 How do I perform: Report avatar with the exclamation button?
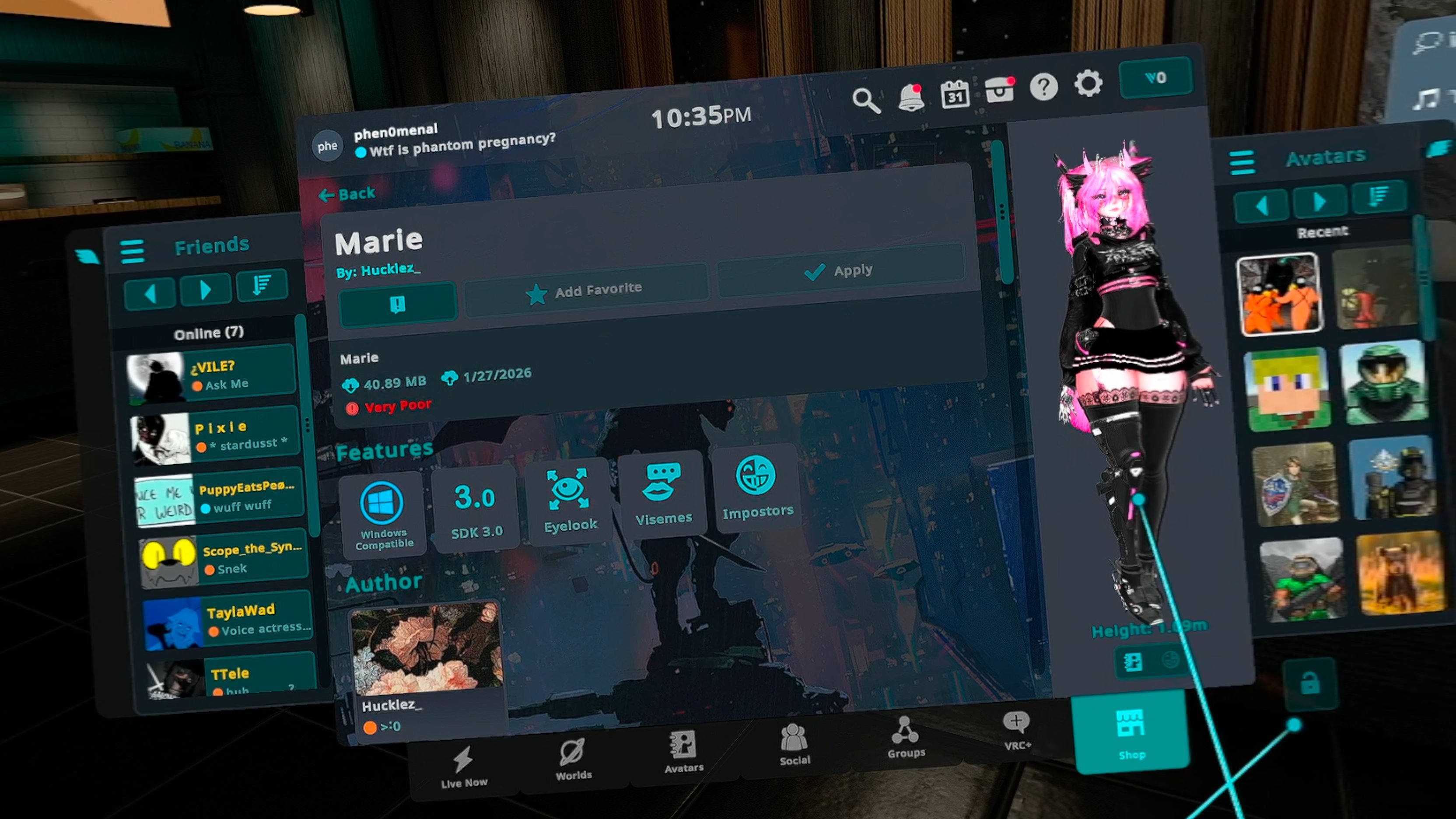tap(397, 304)
